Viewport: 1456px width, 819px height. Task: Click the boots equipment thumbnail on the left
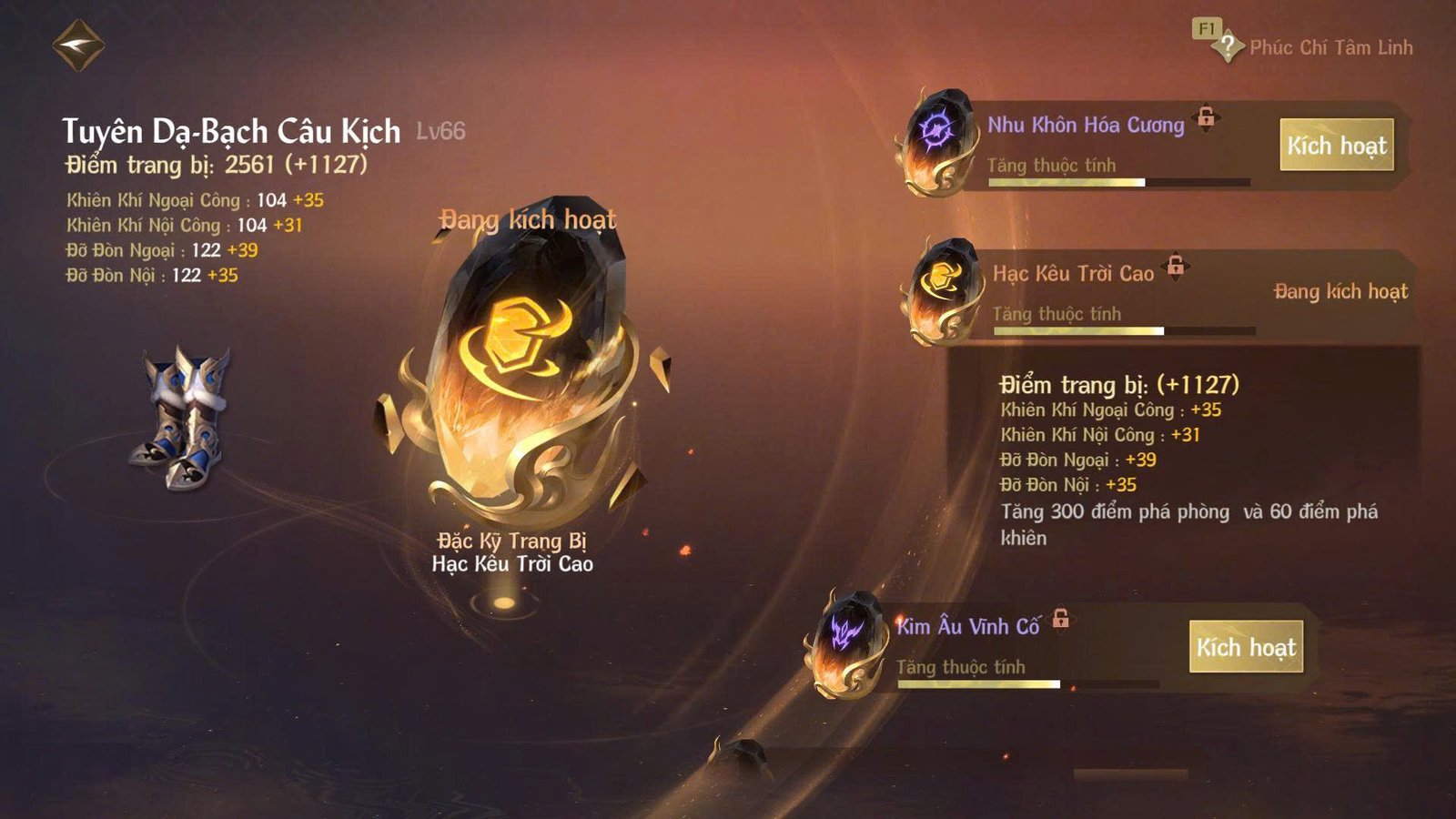[185, 414]
